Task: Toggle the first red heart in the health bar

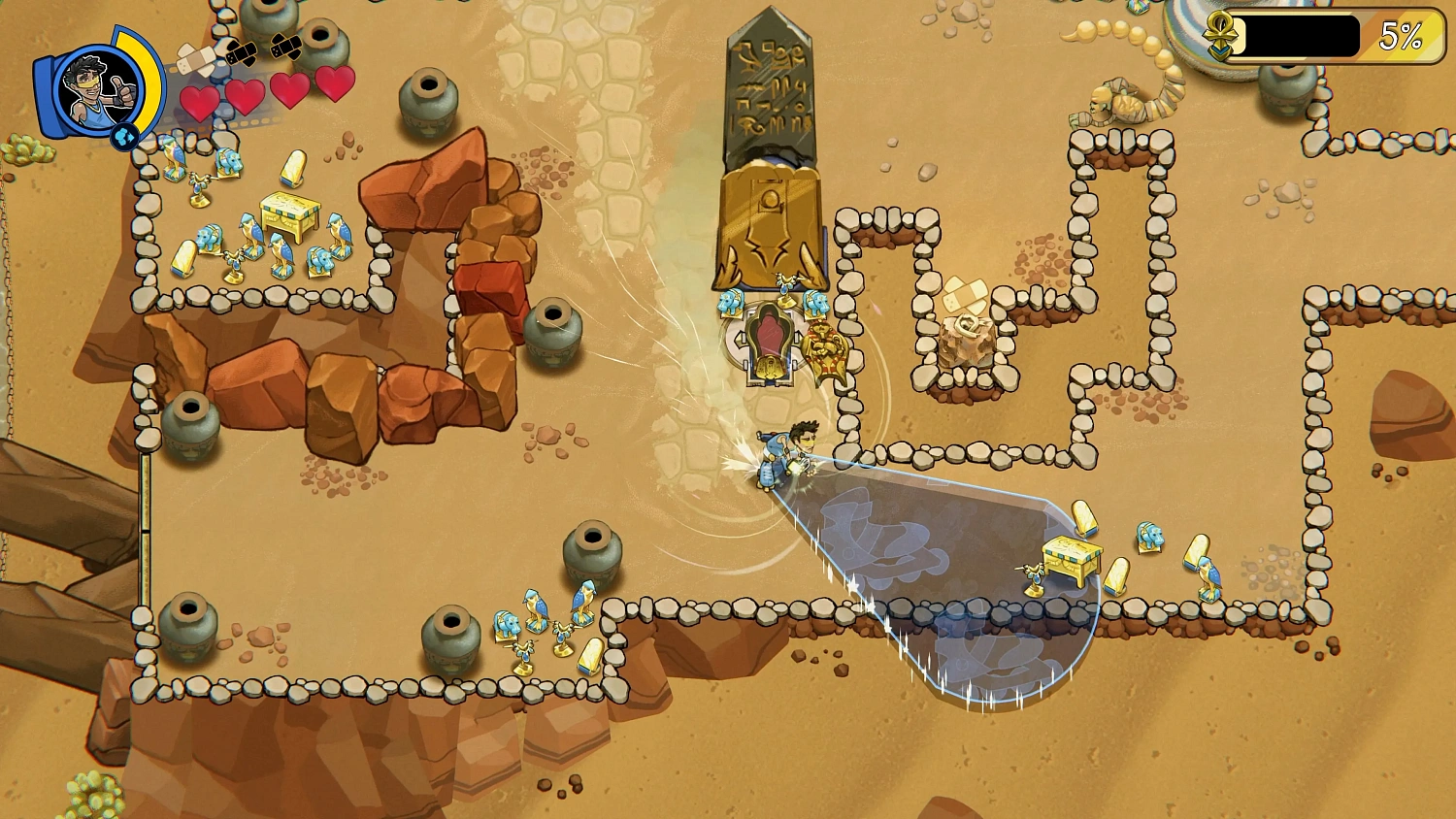Action: (x=201, y=100)
